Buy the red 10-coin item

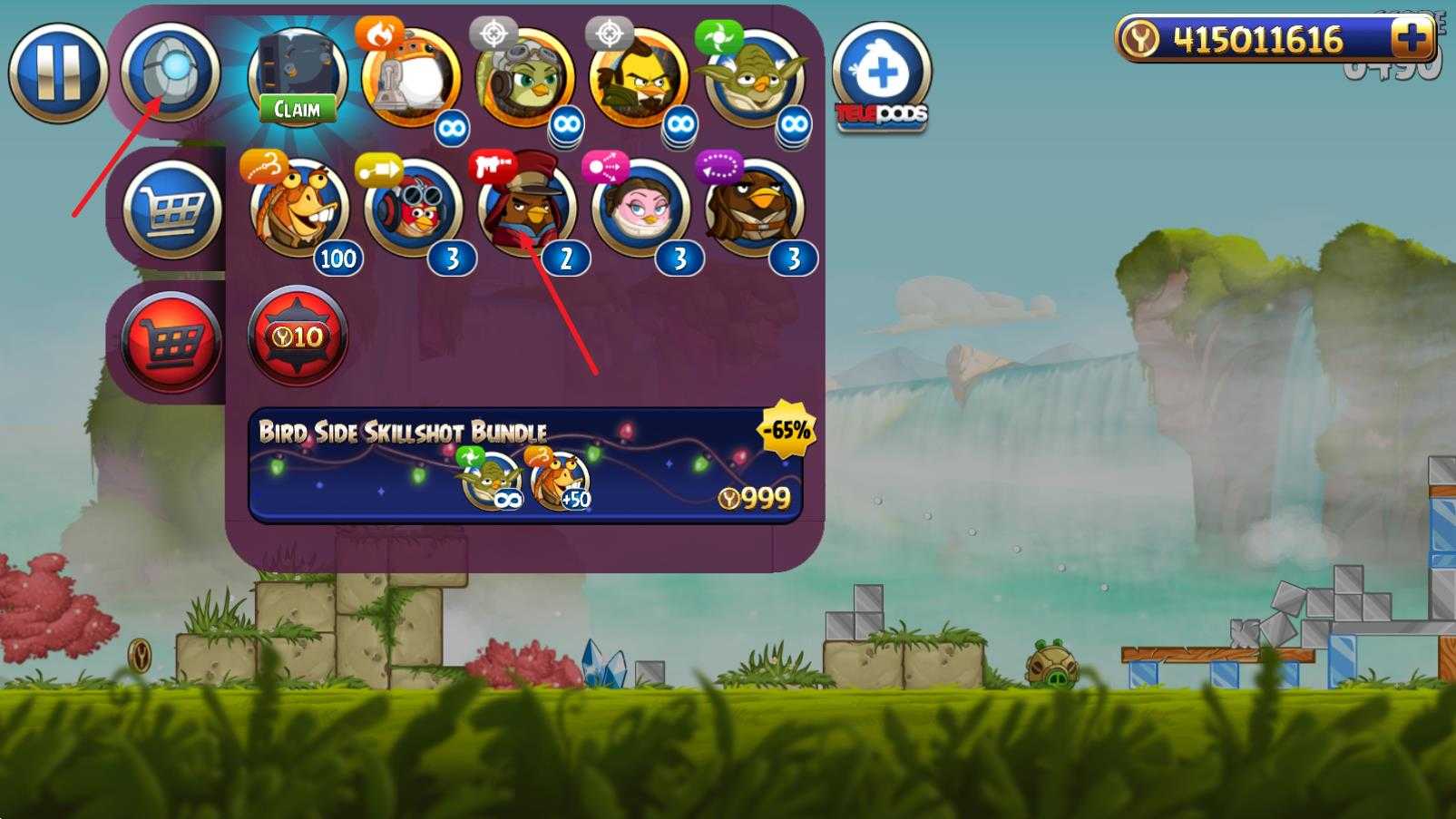[x=298, y=337]
